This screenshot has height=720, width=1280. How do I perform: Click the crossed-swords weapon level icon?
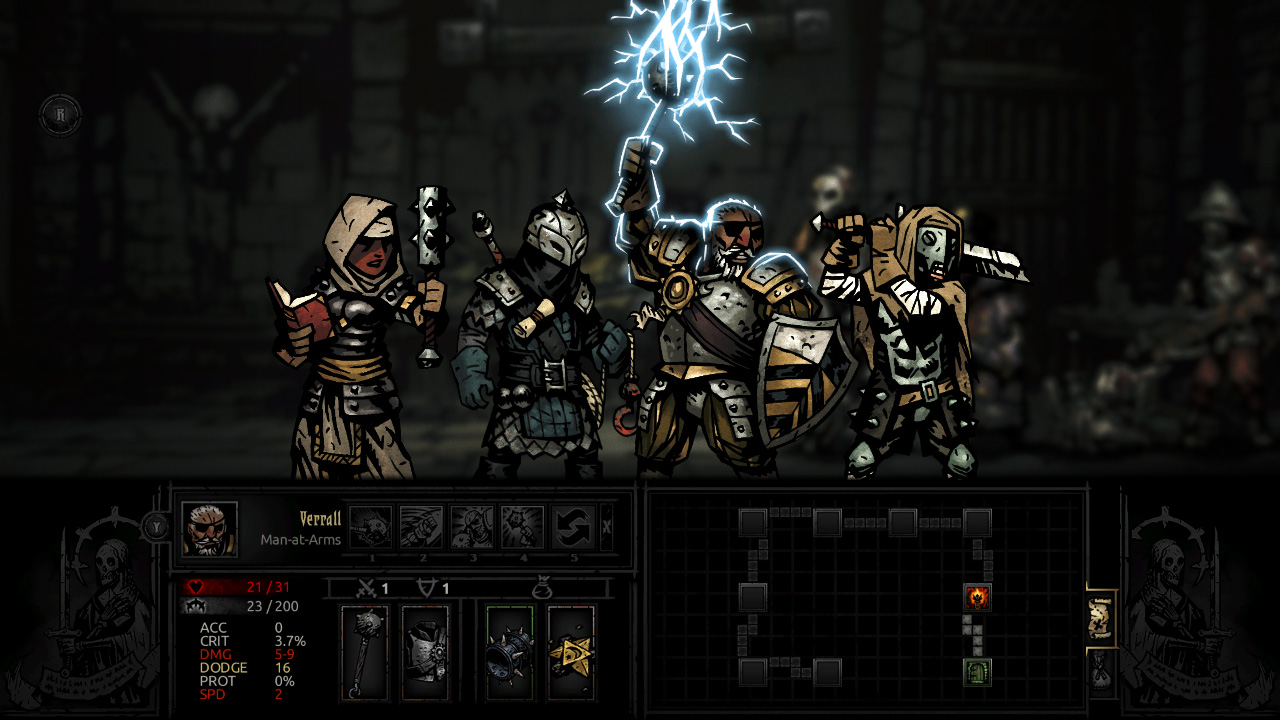point(367,587)
